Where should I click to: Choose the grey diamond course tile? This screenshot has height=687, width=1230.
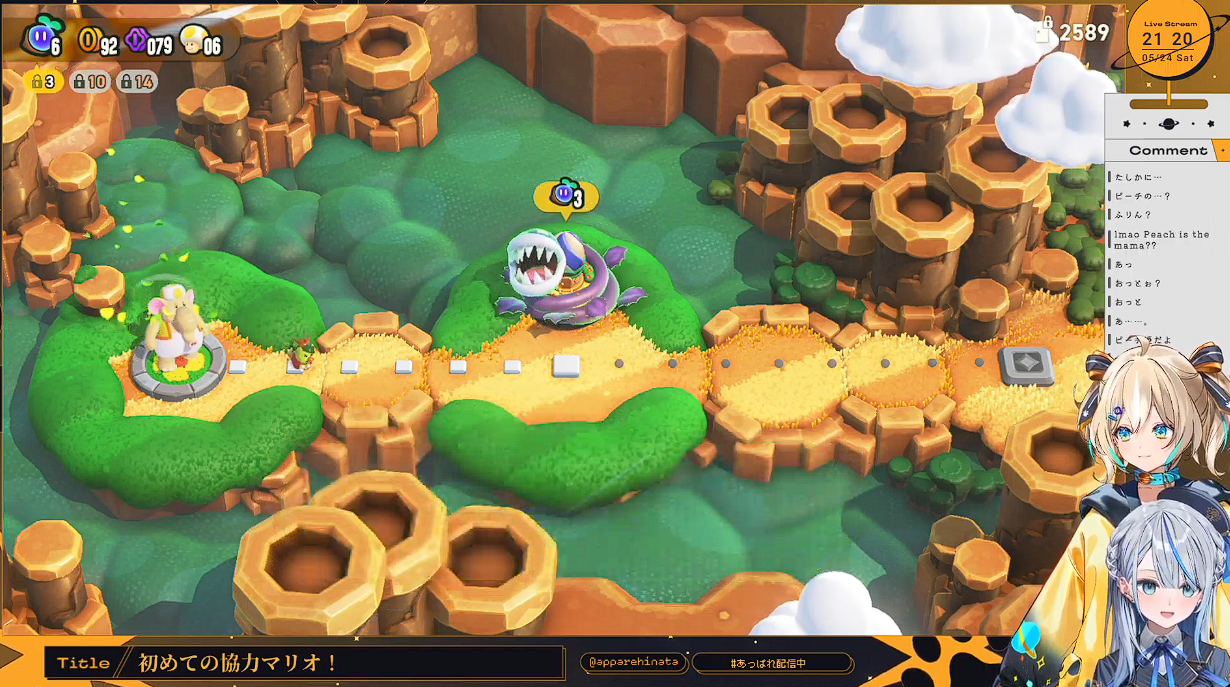[1026, 365]
